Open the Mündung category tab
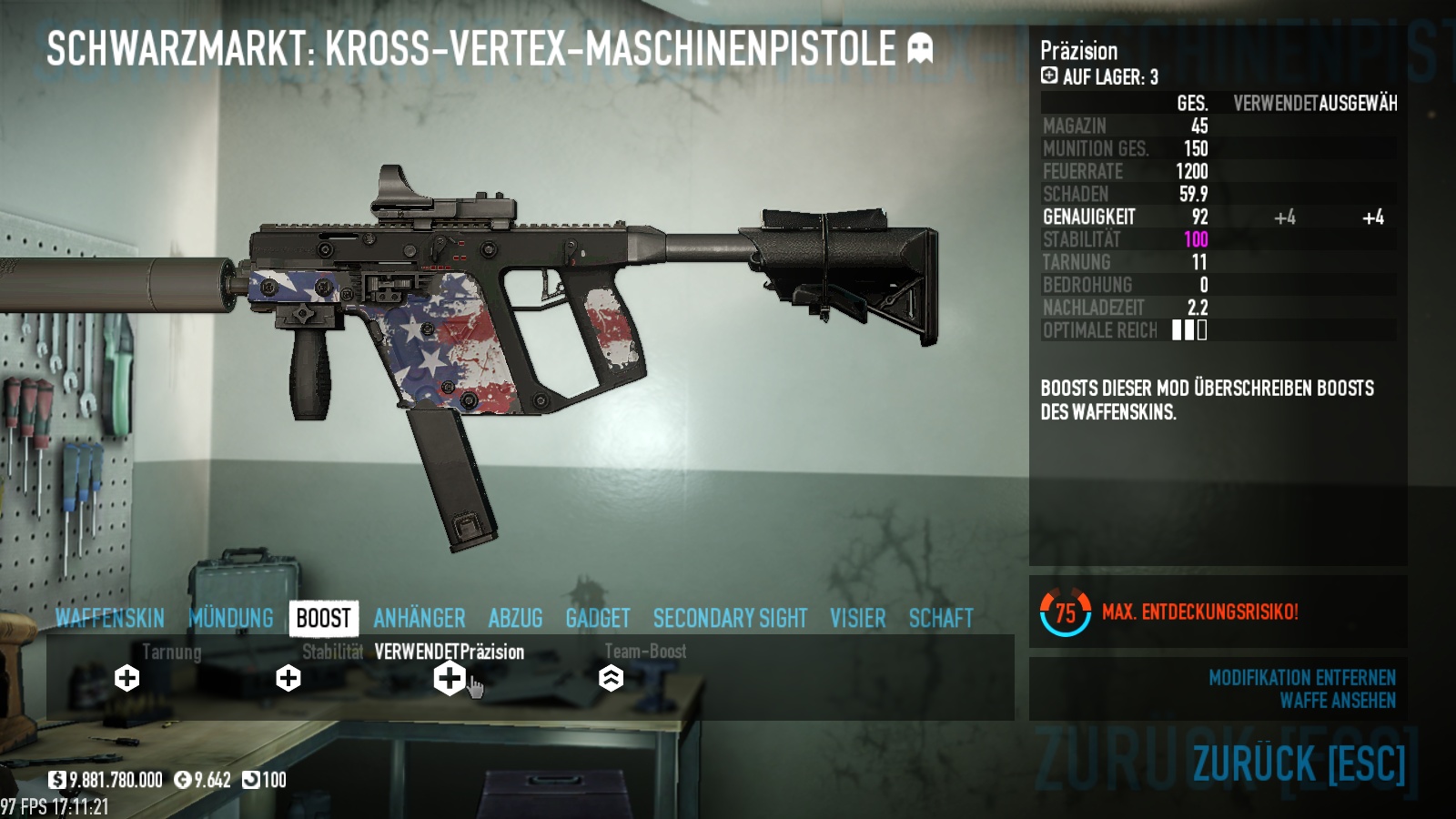The height and width of the screenshot is (819, 1456). pos(231,619)
